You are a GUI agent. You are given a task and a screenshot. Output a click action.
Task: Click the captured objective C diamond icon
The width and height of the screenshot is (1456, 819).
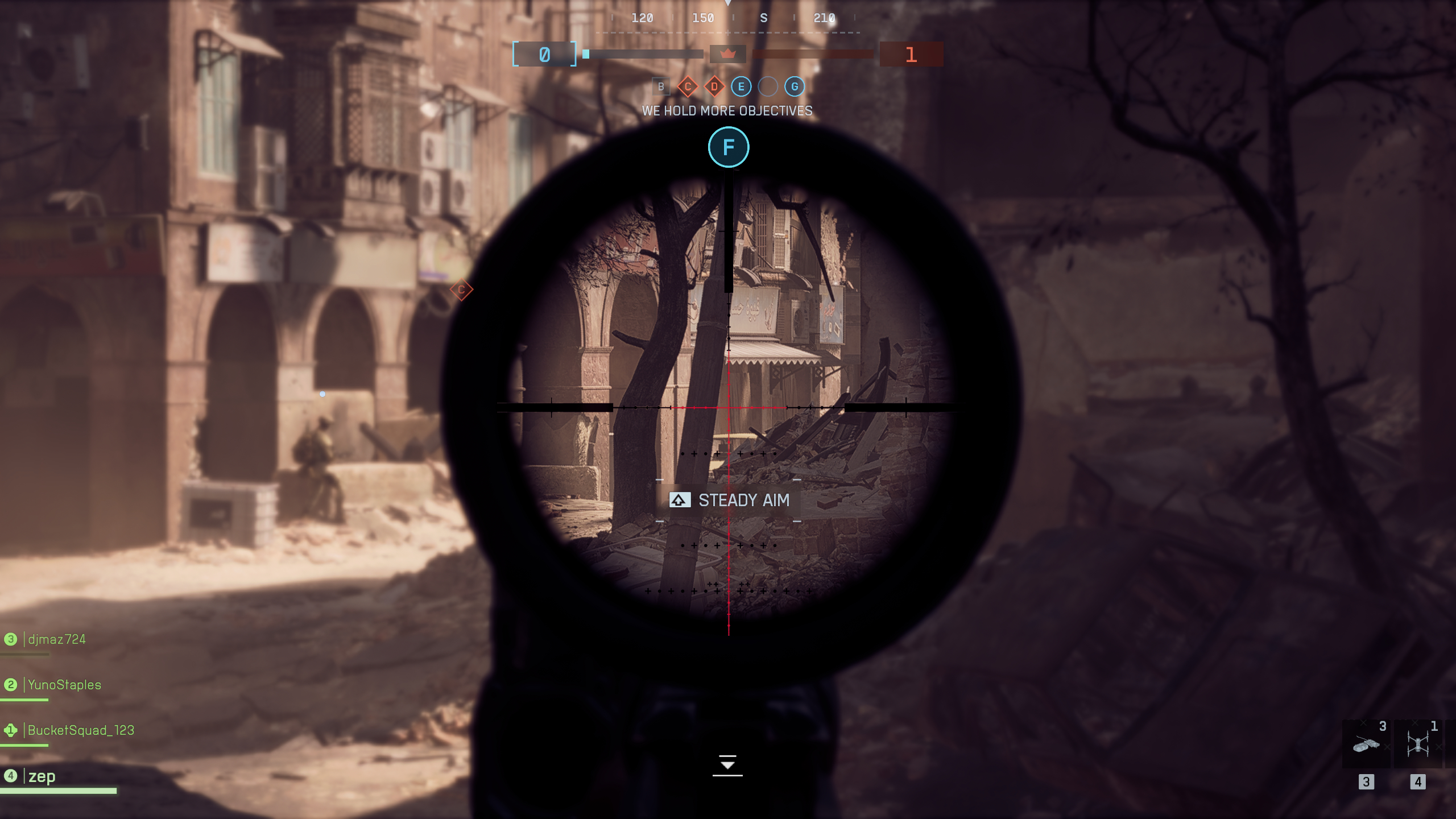[688, 86]
